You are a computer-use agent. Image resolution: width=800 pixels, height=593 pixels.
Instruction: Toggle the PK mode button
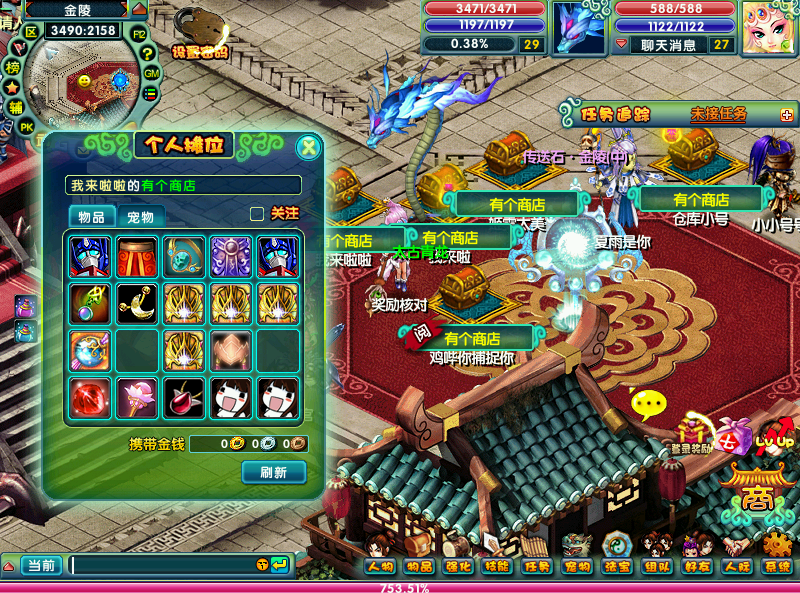[x=27, y=127]
